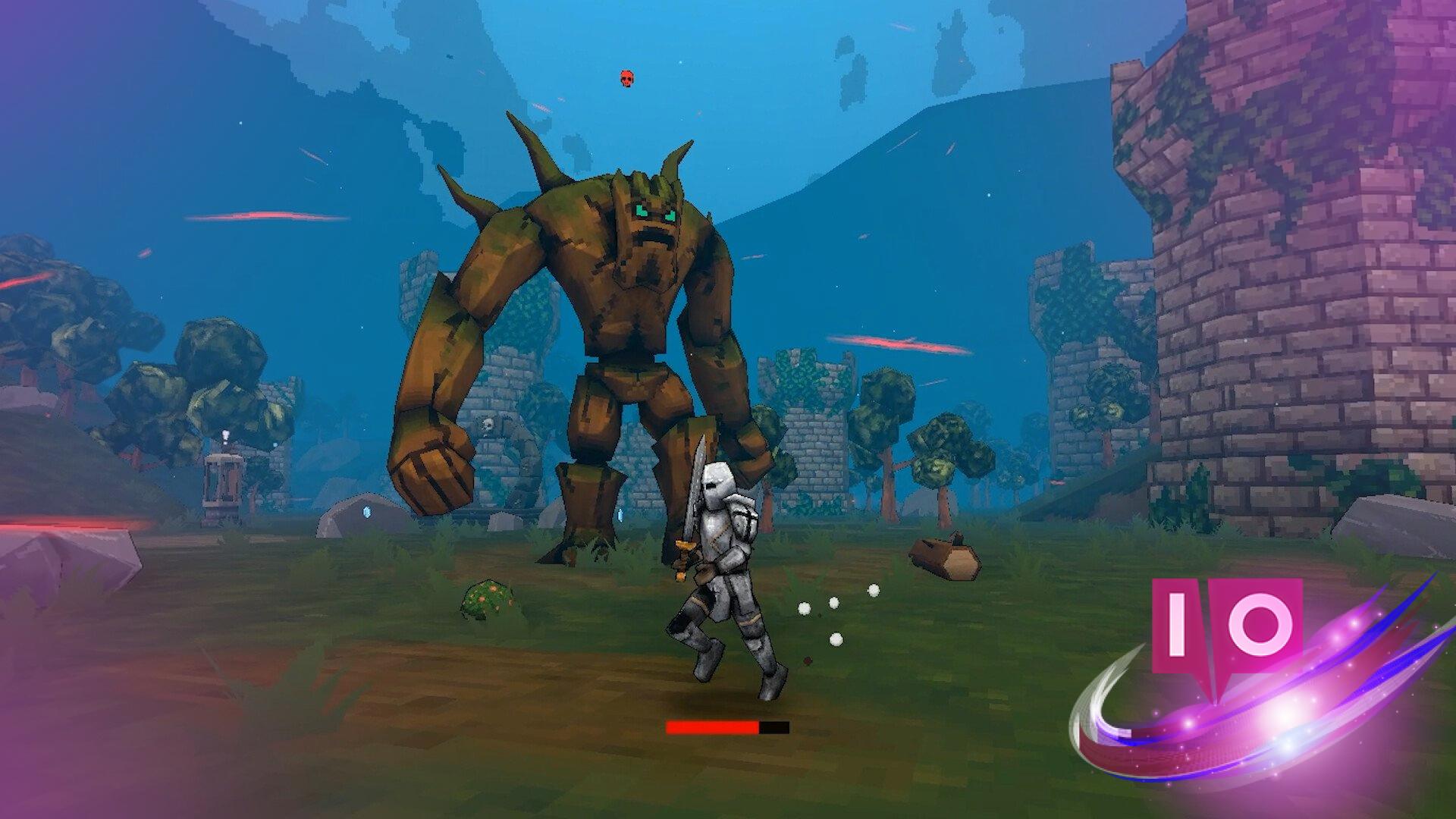Click the knight's helmet visor

click(x=711, y=485)
